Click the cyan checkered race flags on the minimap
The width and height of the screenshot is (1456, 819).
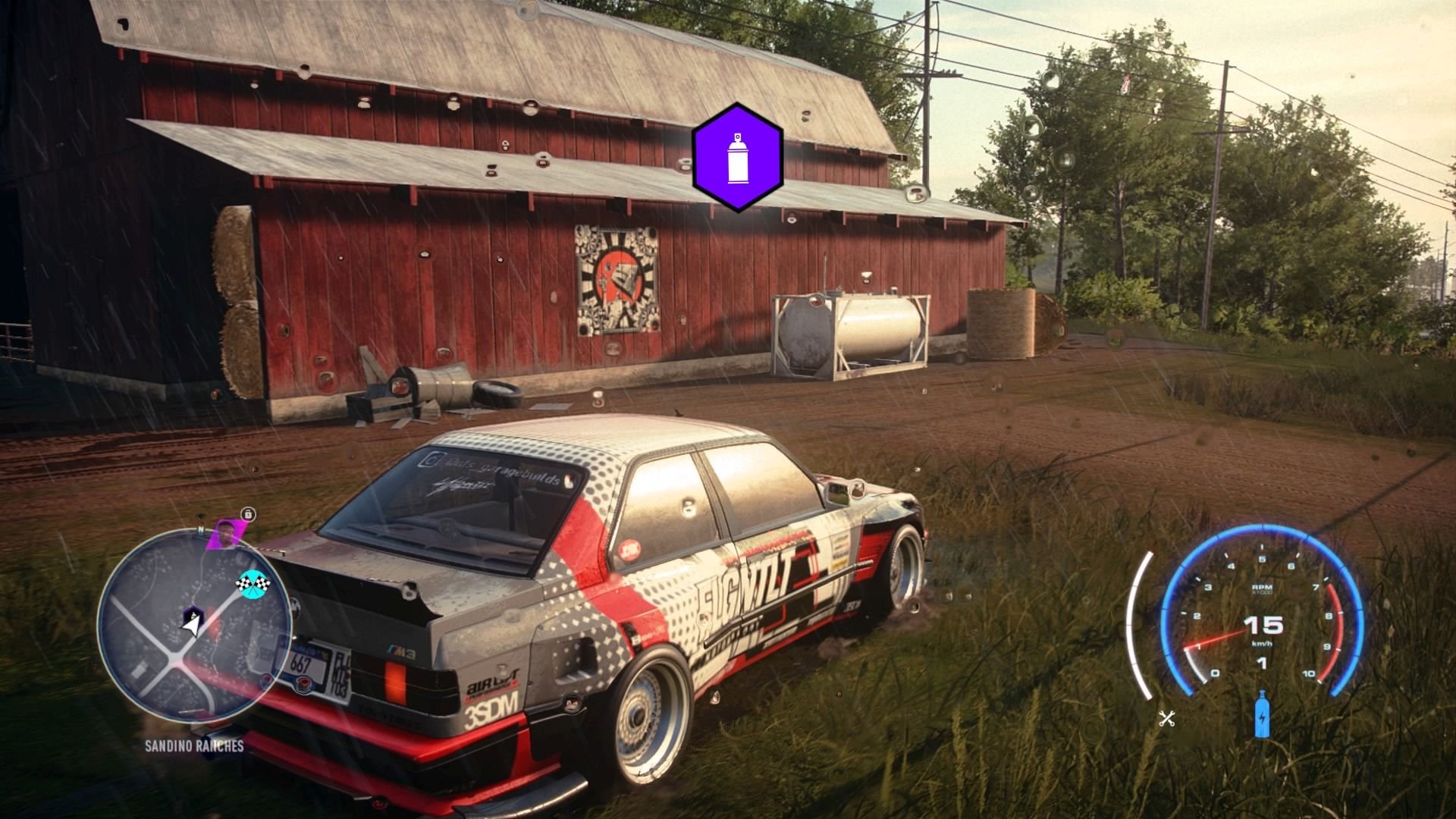tap(253, 584)
